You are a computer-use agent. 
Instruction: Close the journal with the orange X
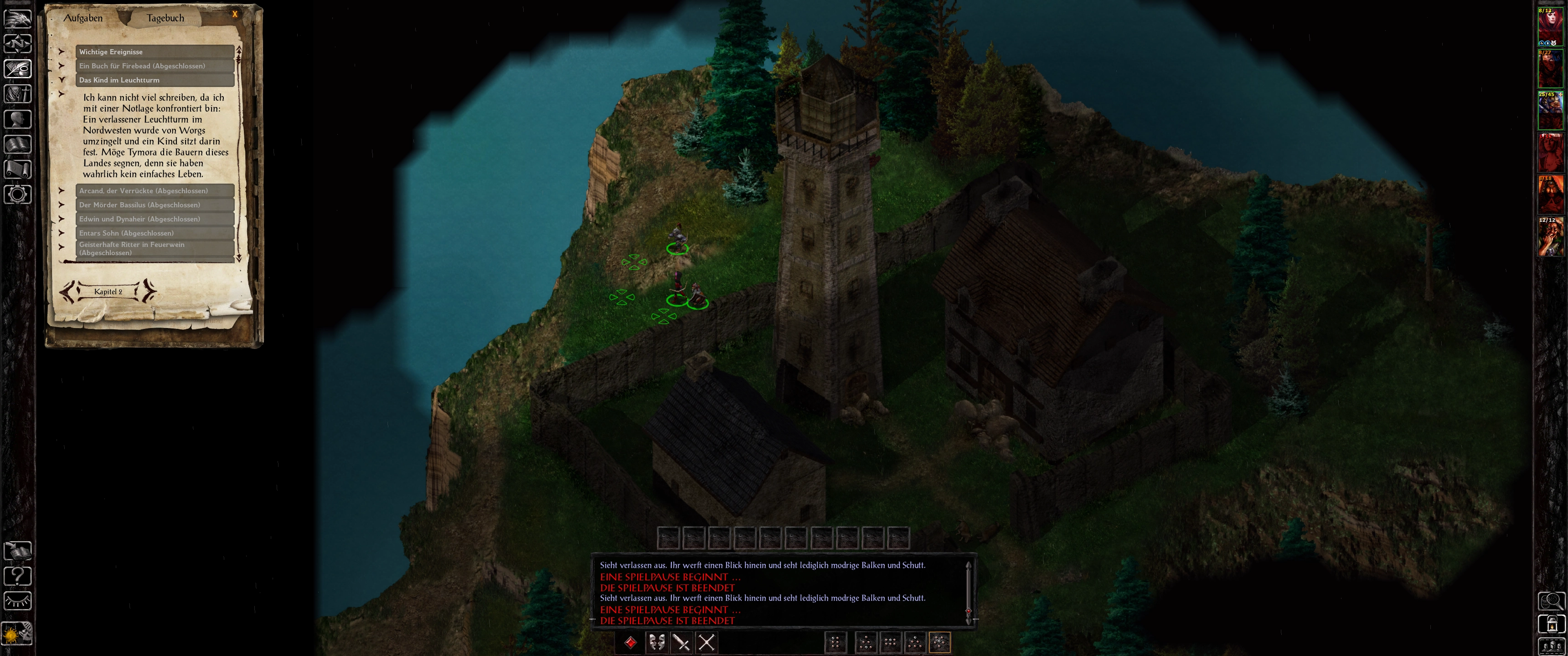235,14
